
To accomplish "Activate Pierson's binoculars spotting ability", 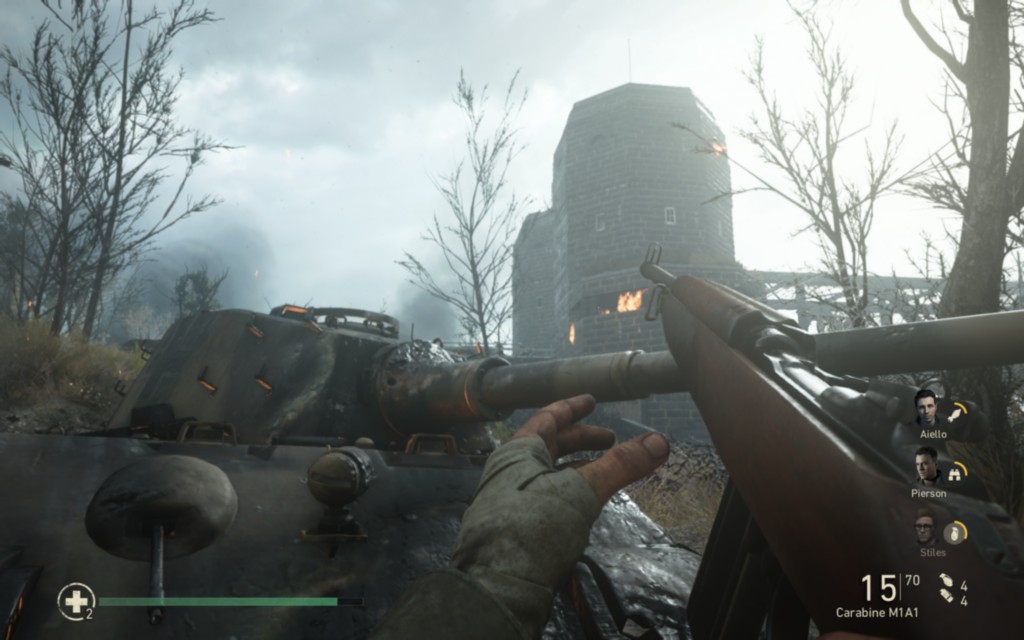I will coord(957,471).
